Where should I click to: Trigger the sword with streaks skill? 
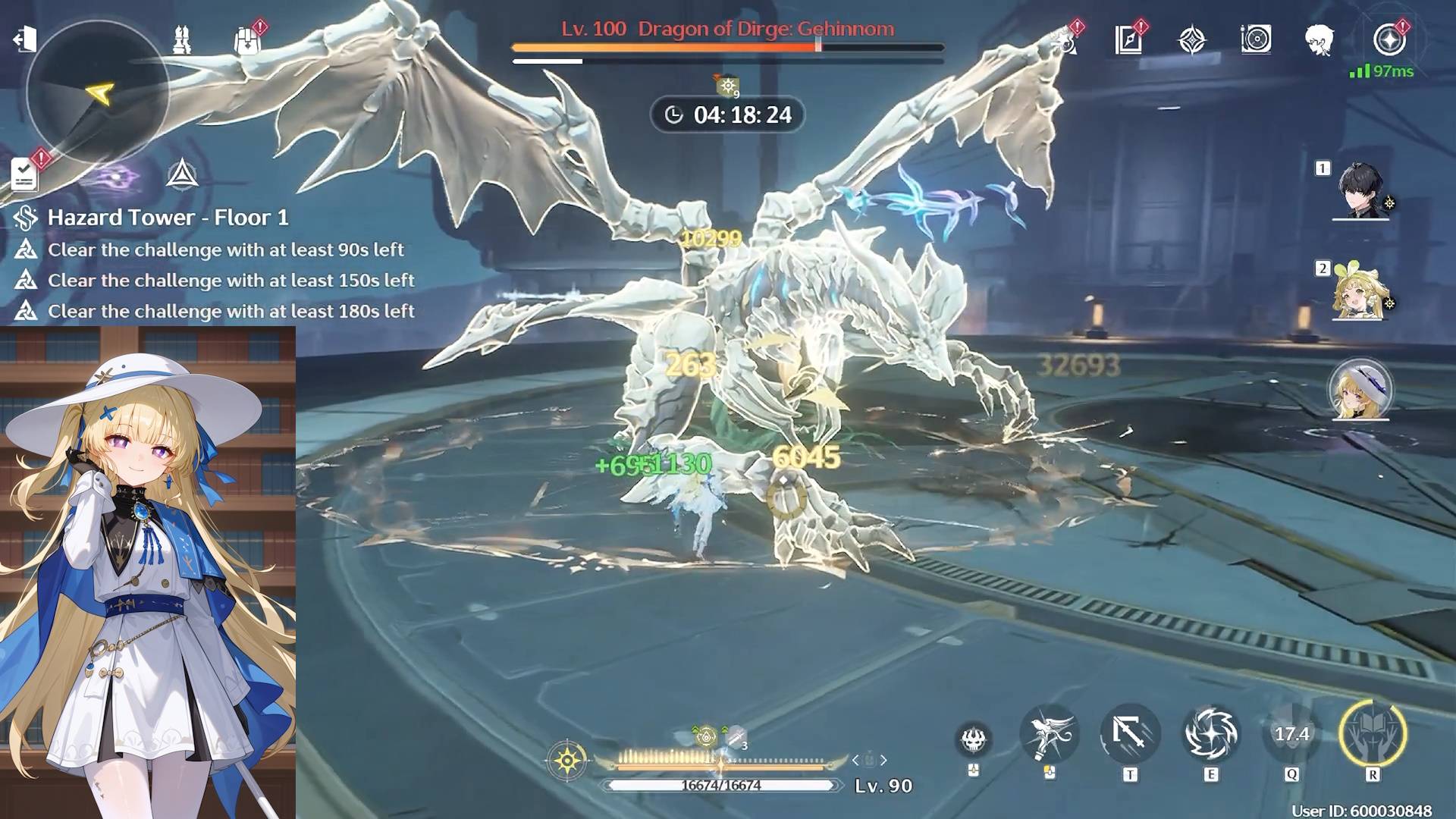pyautogui.click(x=1130, y=733)
